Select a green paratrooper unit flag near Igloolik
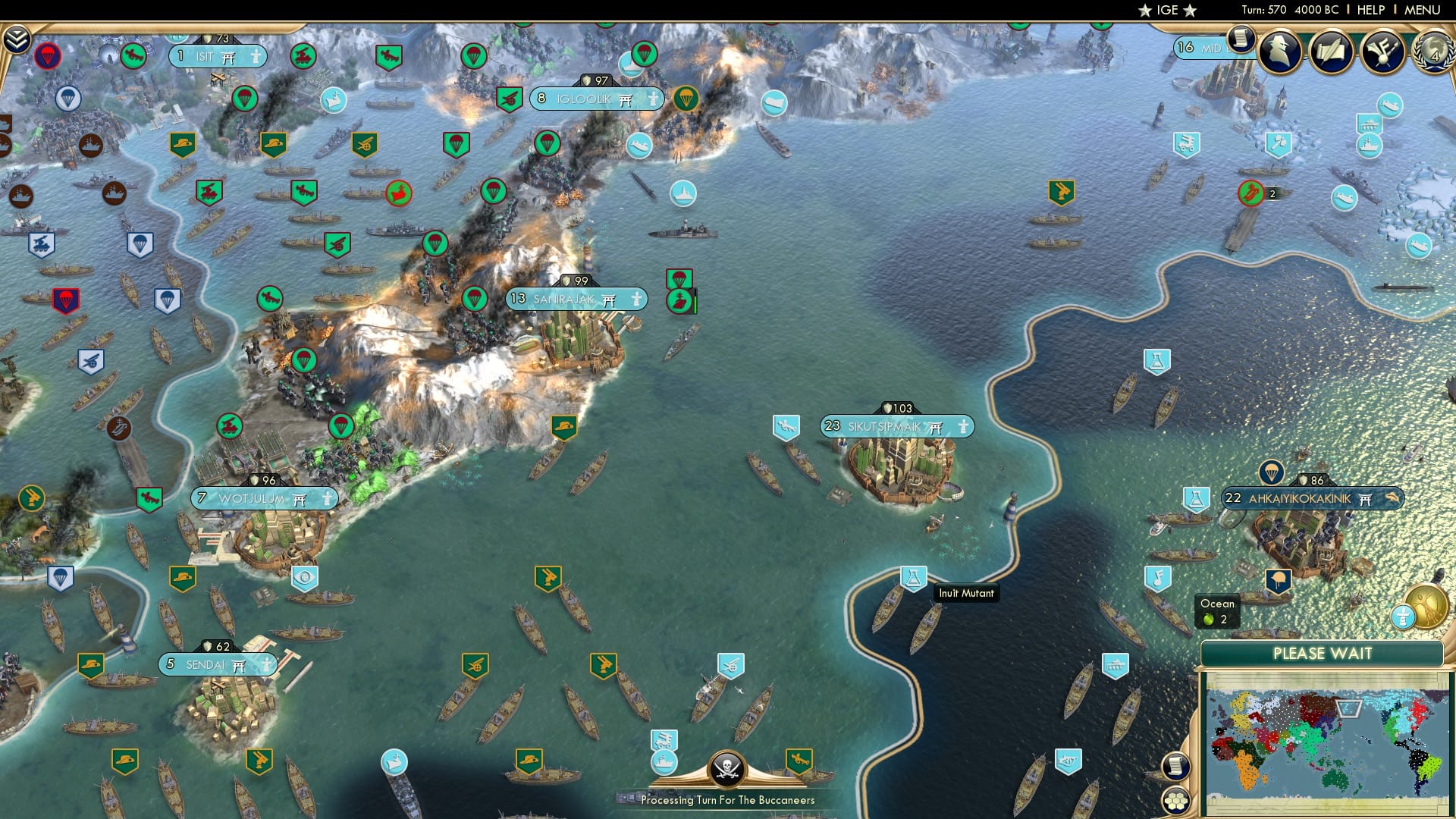The image size is (1456, 819). coord(686,99)
